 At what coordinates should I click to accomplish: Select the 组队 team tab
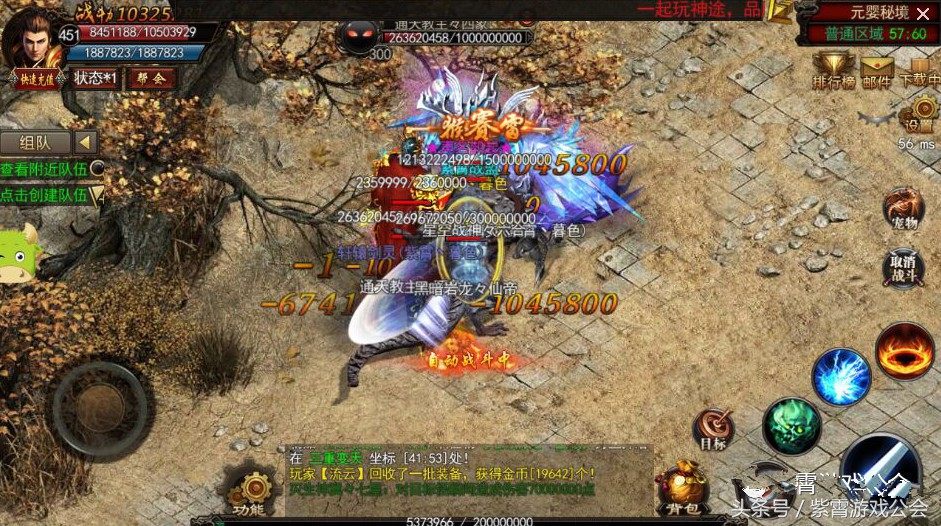(x=33, y=143)
